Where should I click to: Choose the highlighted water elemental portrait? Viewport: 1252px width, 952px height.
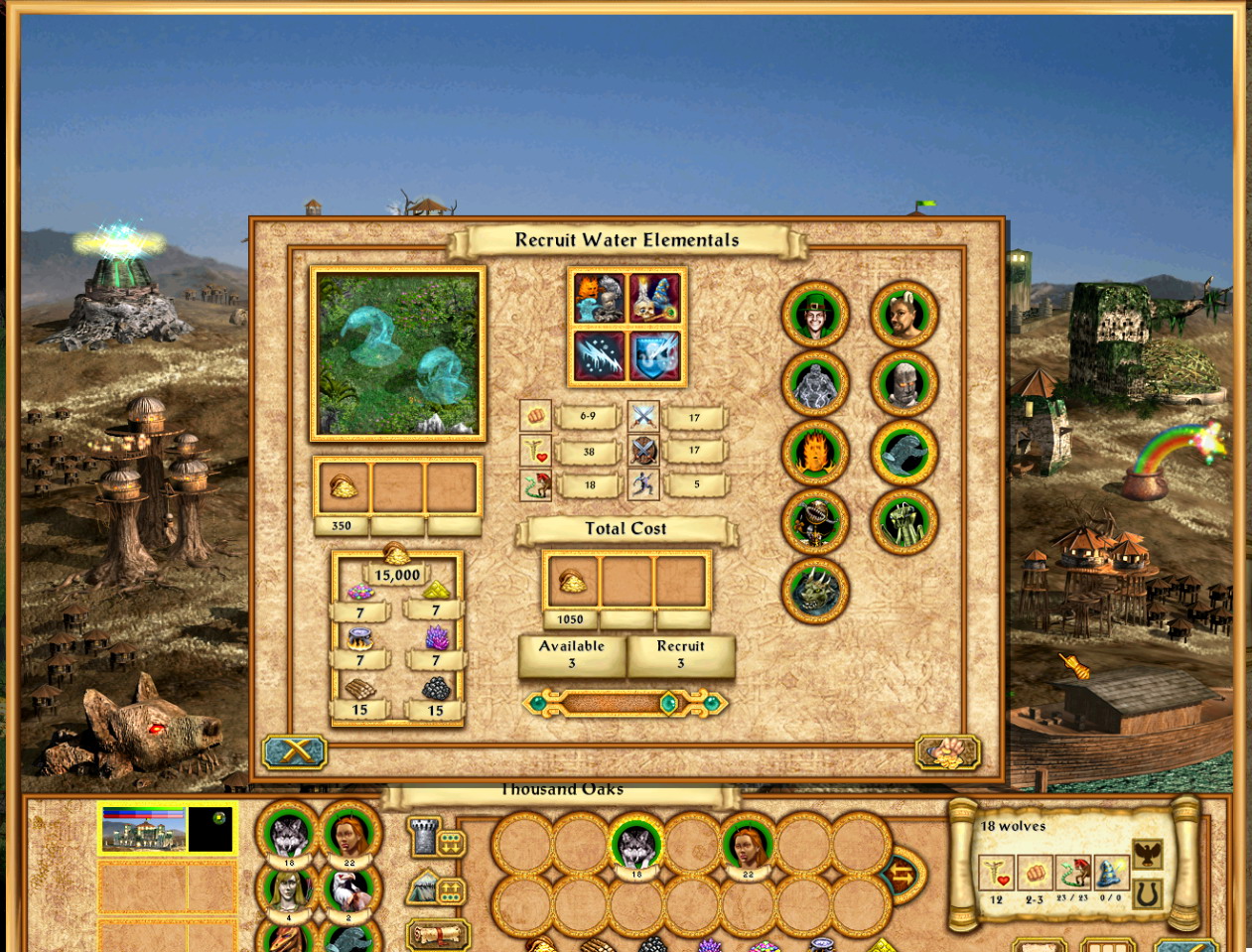pyautogui.click(x=904, y=453)
